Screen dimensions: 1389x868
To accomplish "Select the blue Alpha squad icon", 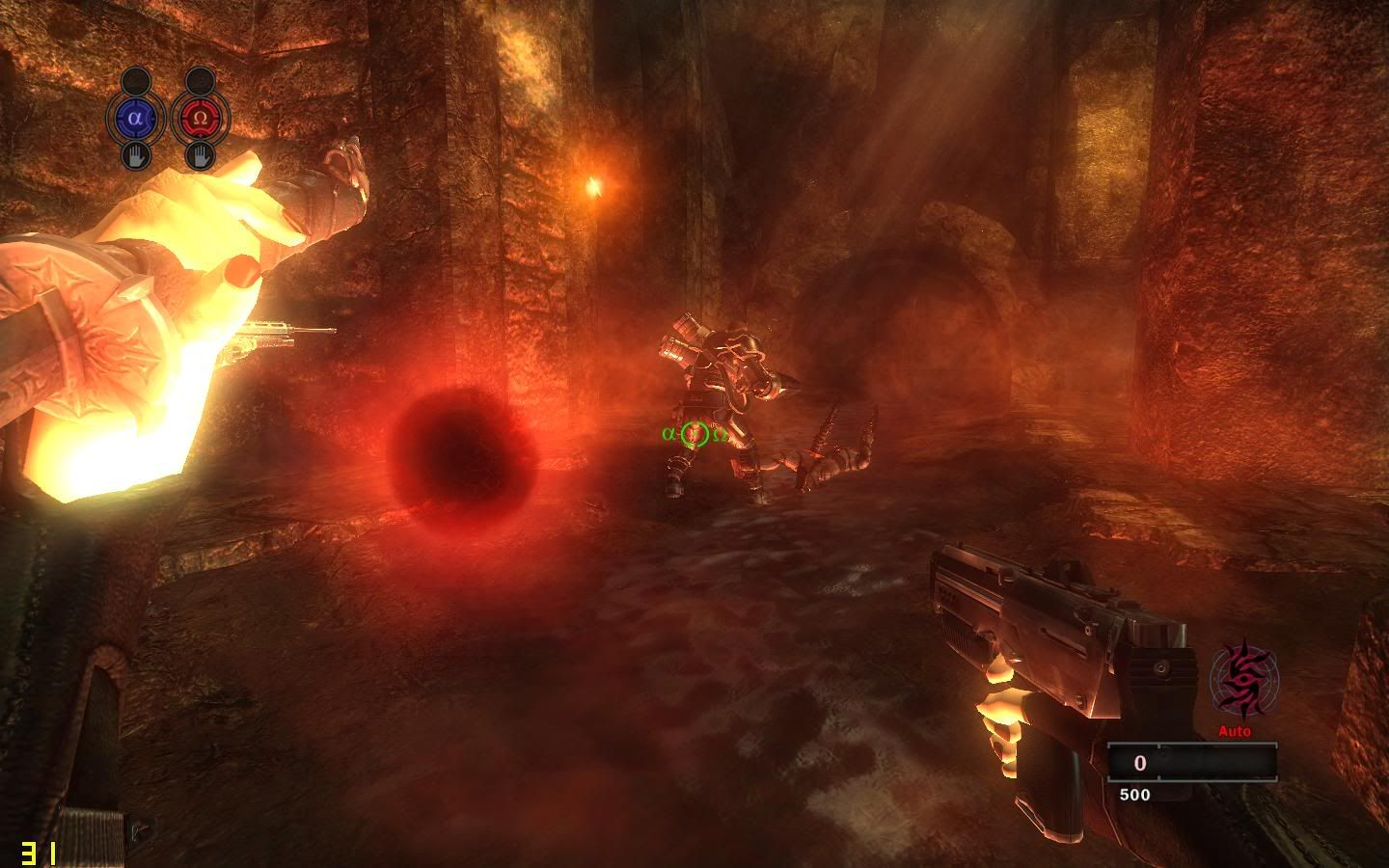I will pyautogui.click(x=136, y=119).
